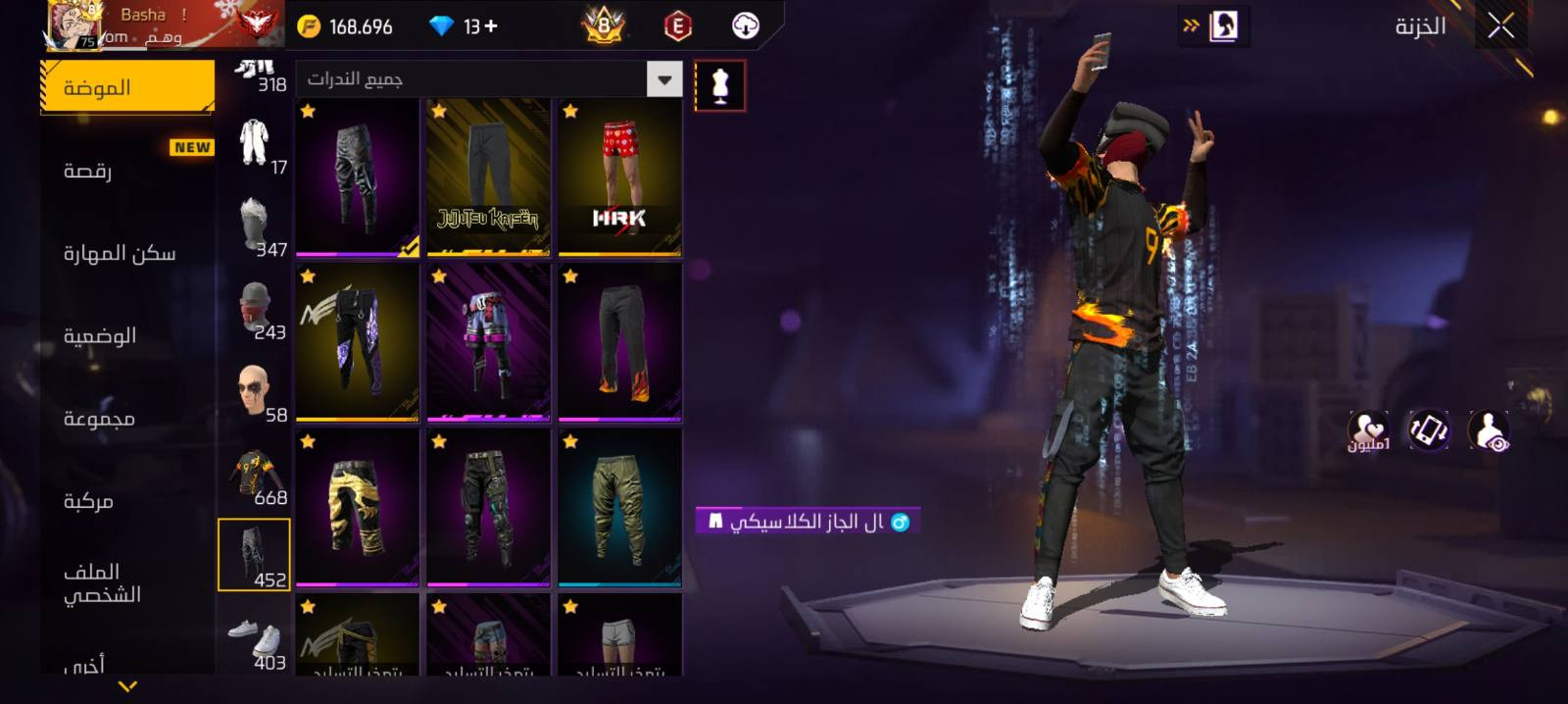This screenshot has height=704, width=1568.
Task: Add diamonds using the plus button
Action: (490, 26)
